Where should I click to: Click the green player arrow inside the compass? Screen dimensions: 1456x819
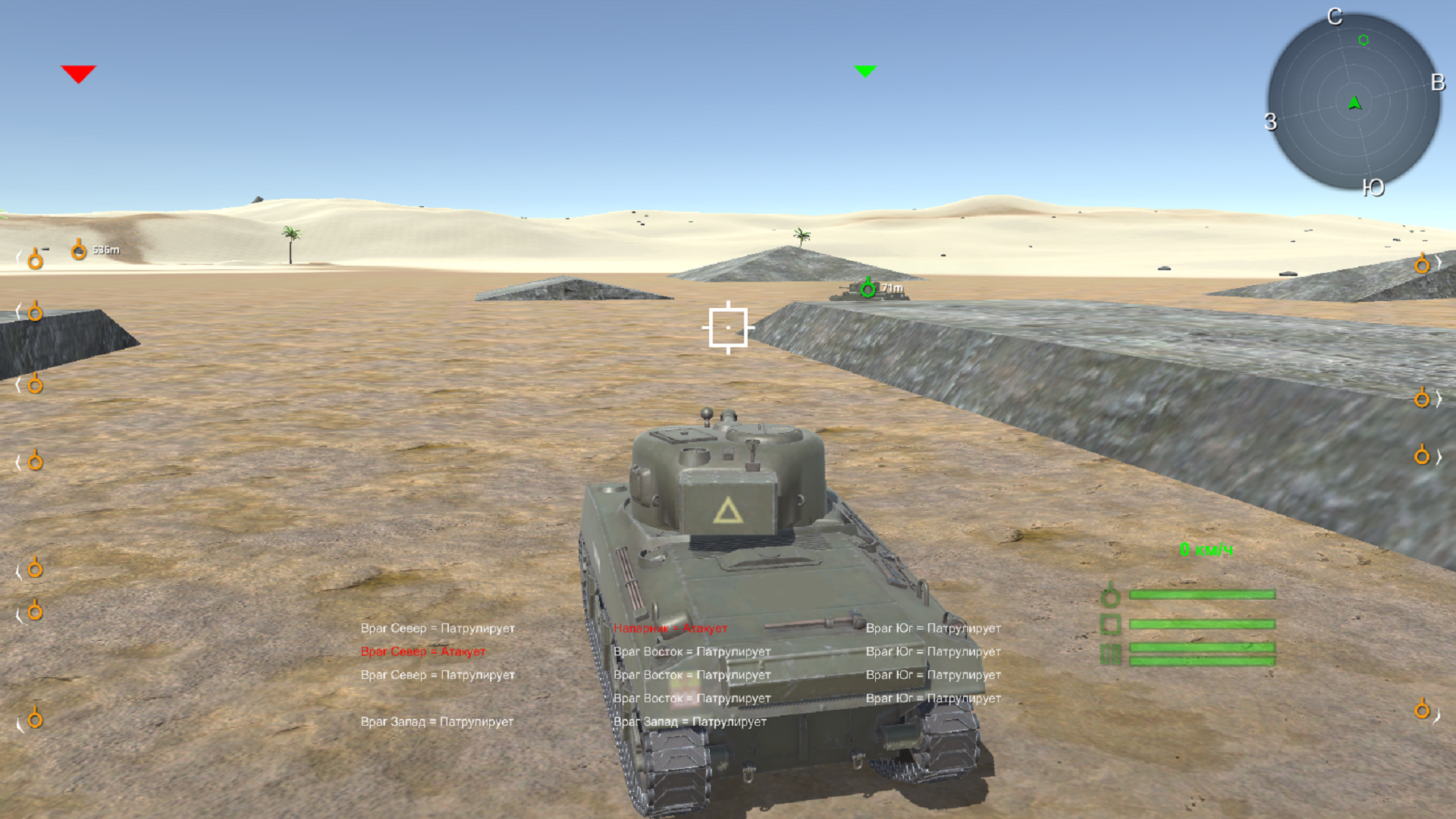1355,102
